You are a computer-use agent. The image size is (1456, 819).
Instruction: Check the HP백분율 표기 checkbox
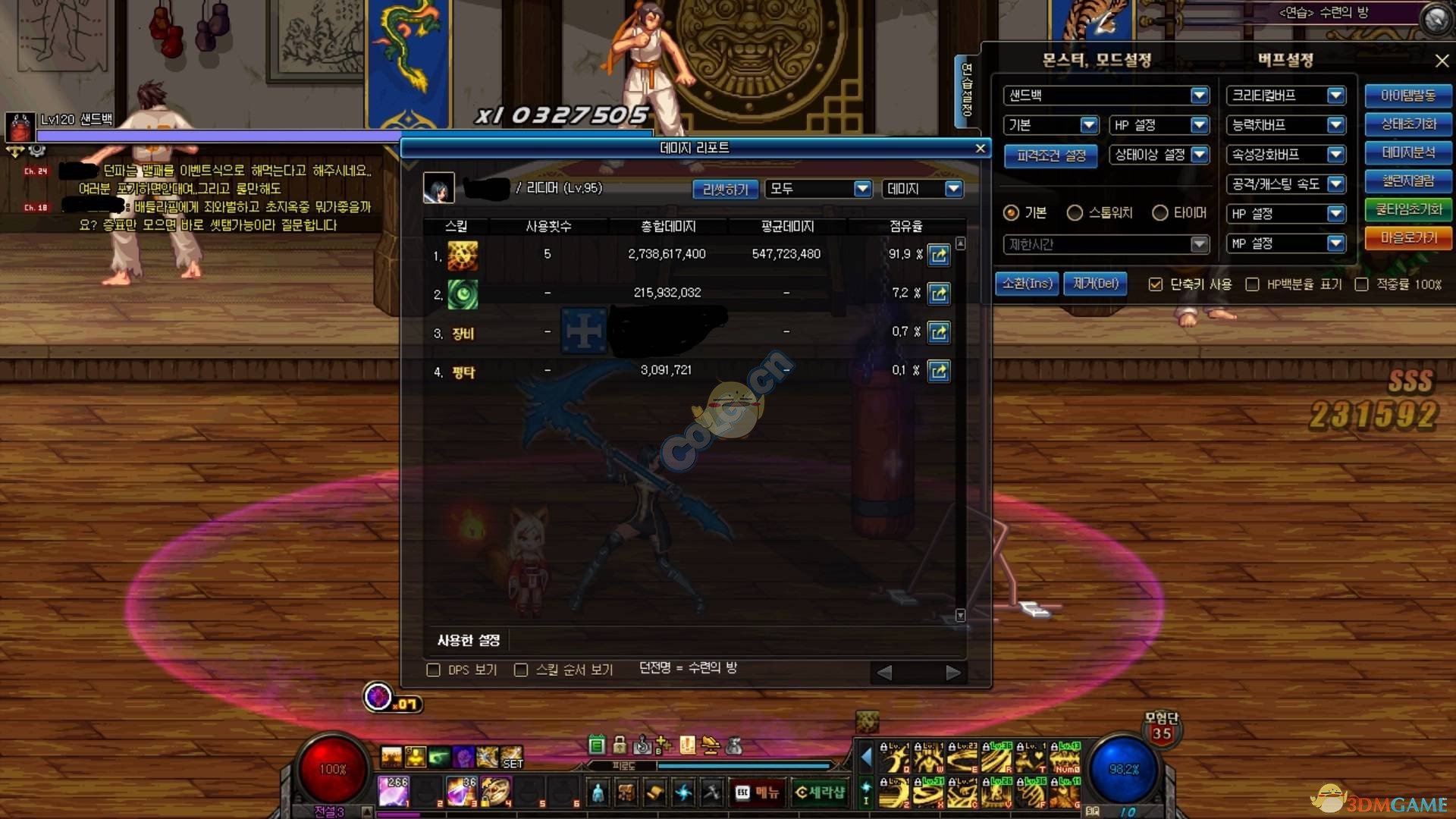click(x=1252, y=284)
